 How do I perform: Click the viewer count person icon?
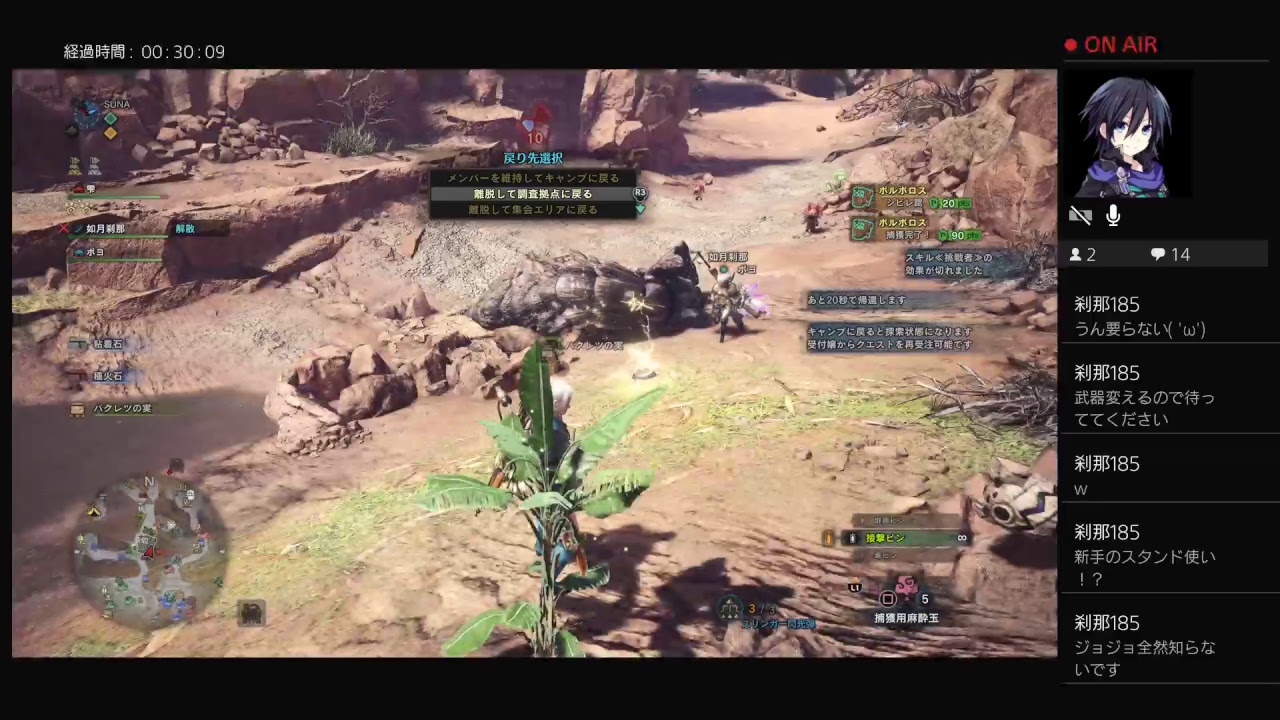point(1078,254)
